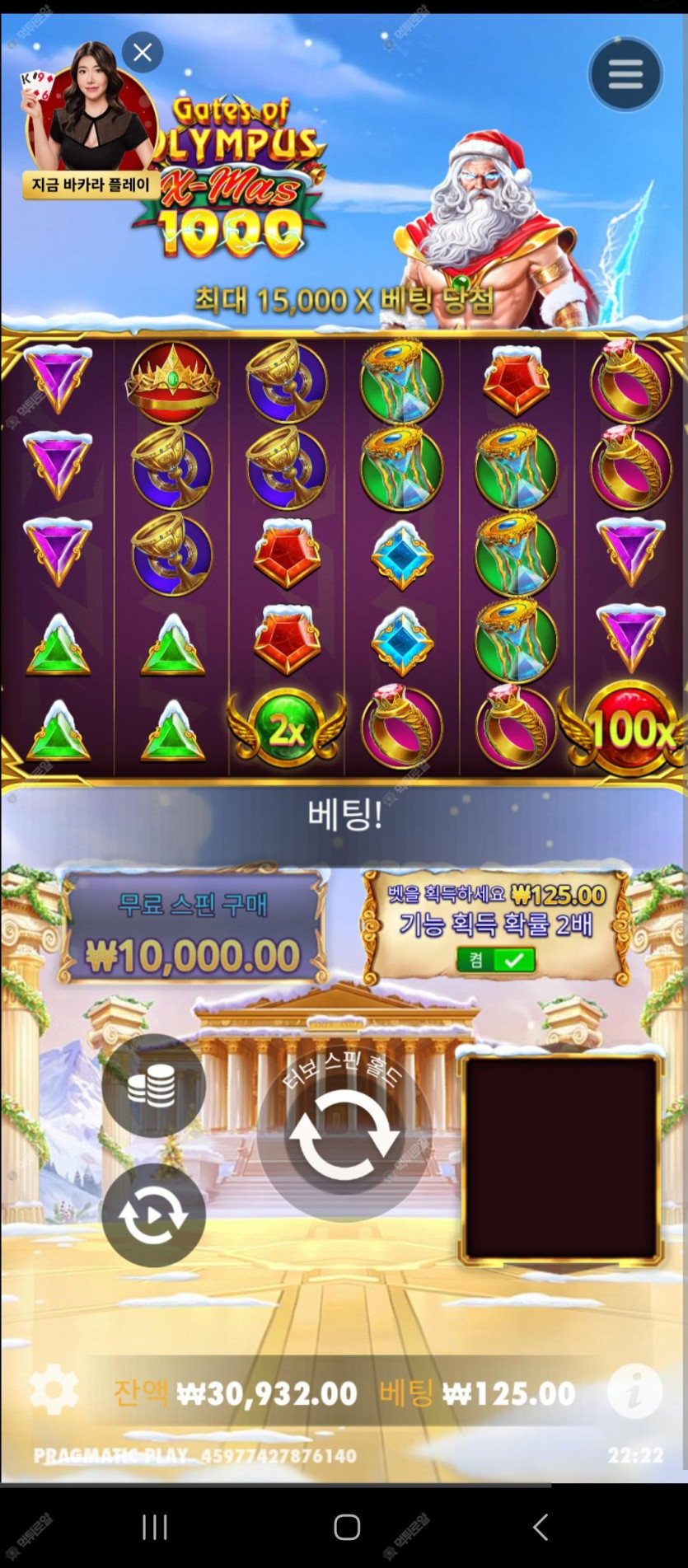
Task: Close the baccarat promo banner
Action: 143,53
